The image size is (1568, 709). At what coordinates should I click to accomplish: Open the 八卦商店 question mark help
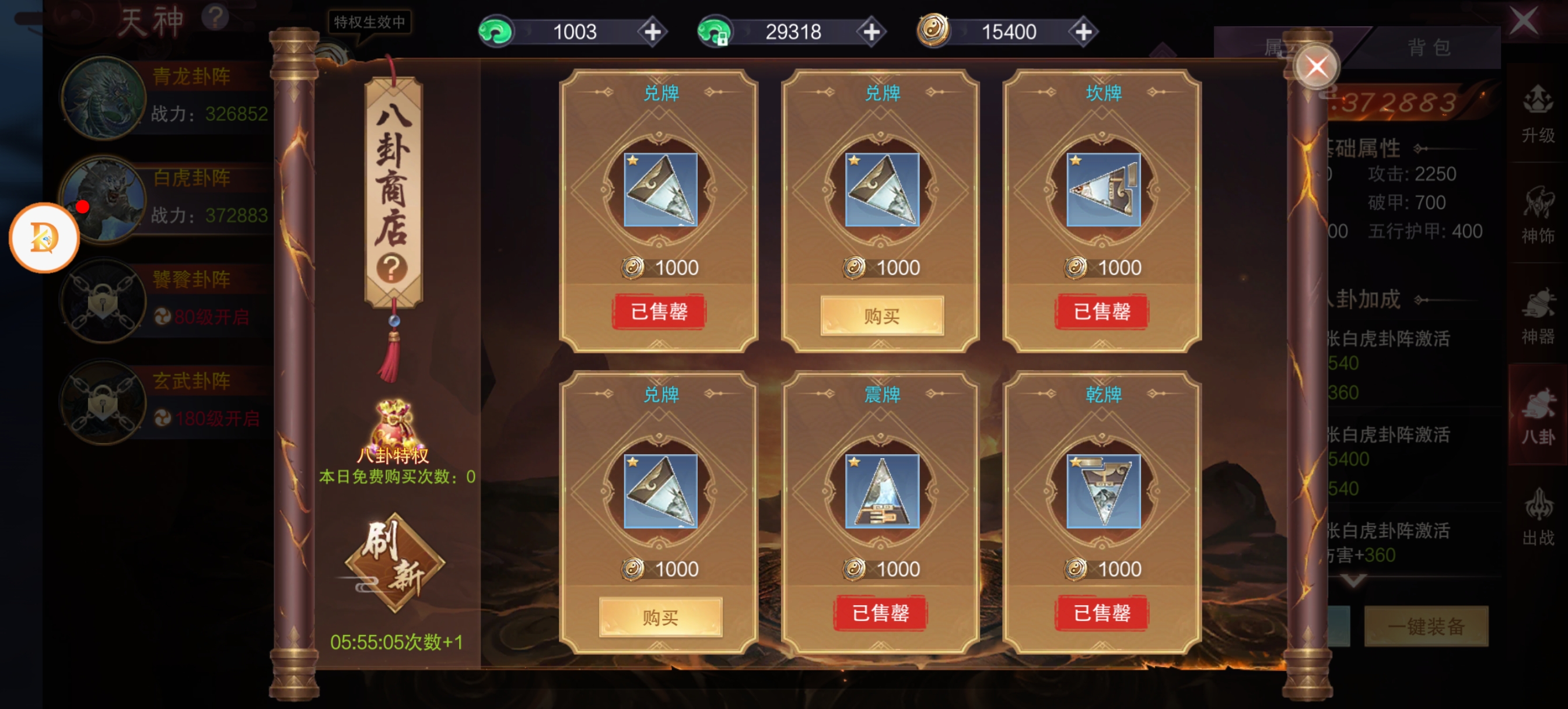(392, 268)
